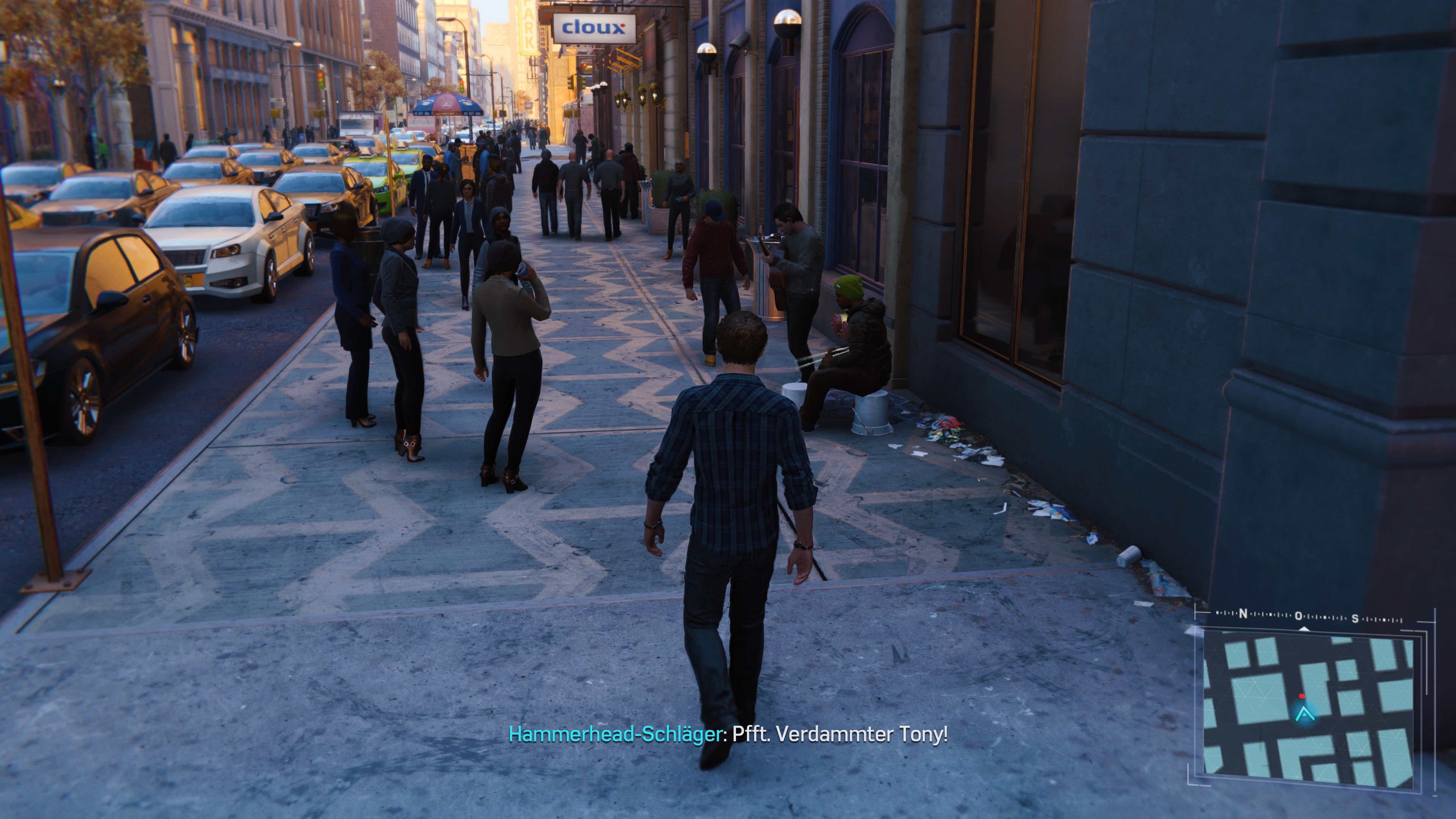Click the O marker on the compass

(1298, 616)
